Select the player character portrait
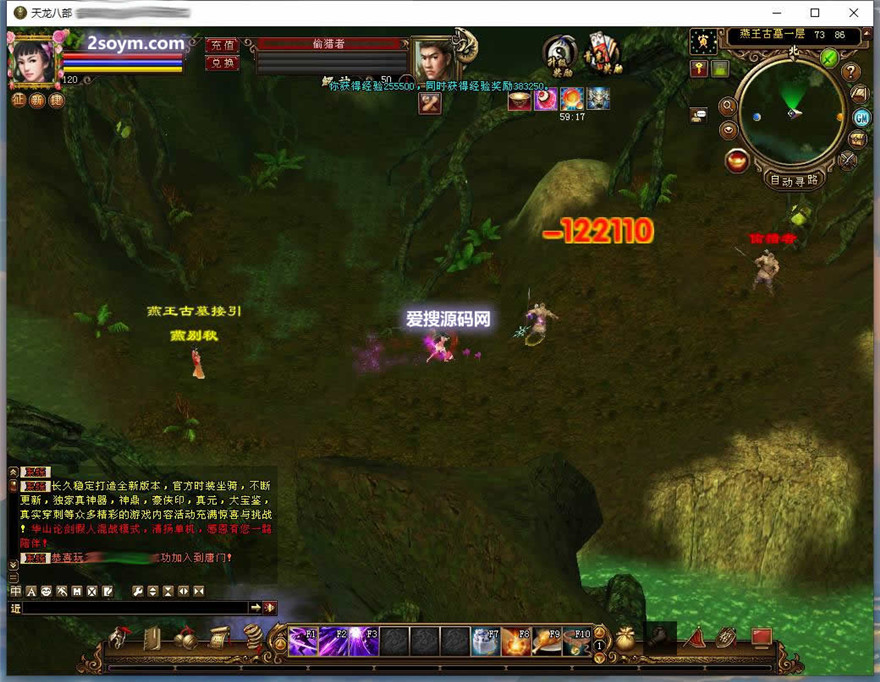This screenshot has height=682, width=880. 32,59
